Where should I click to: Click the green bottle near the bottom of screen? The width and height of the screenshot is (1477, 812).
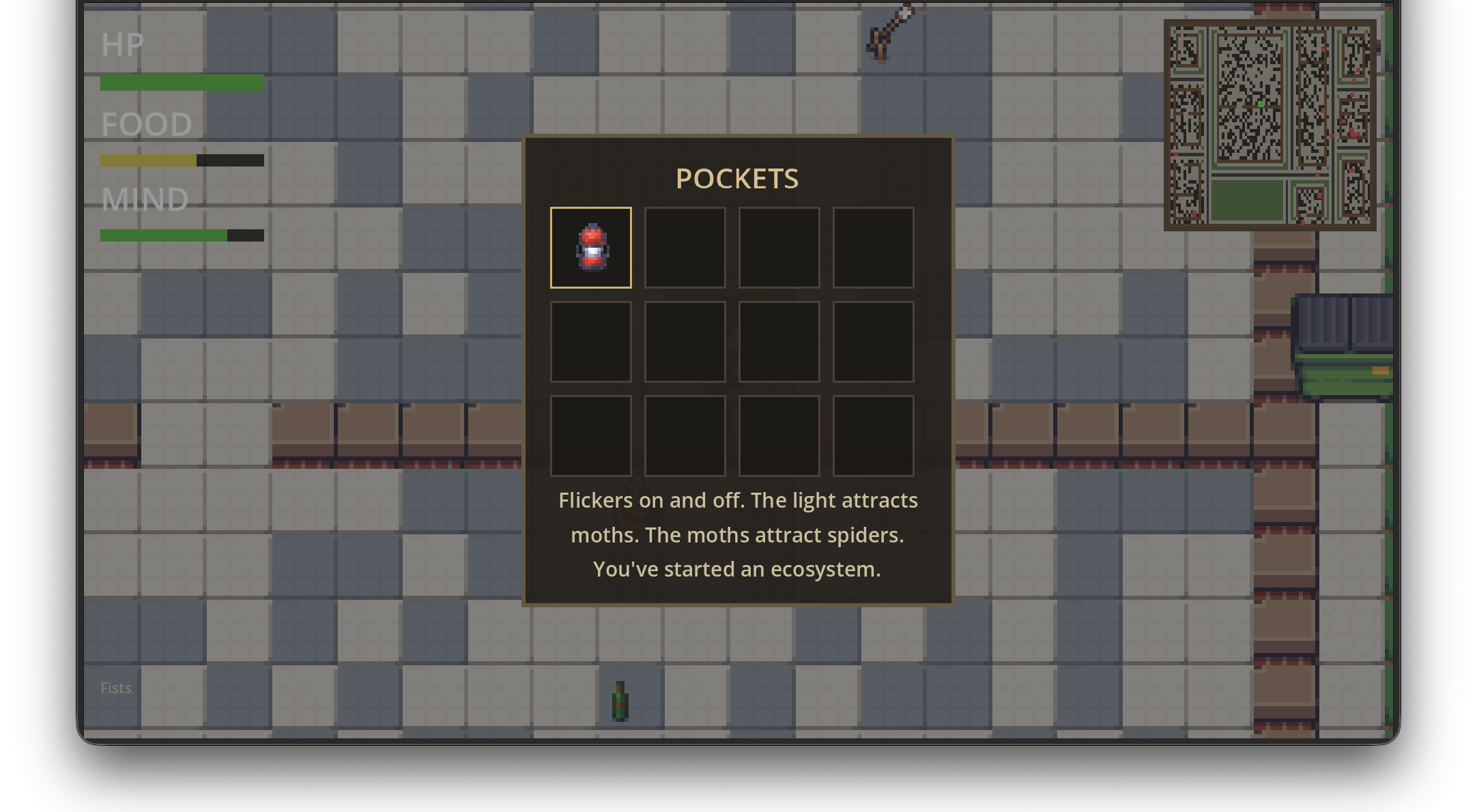tap(620, 701)
